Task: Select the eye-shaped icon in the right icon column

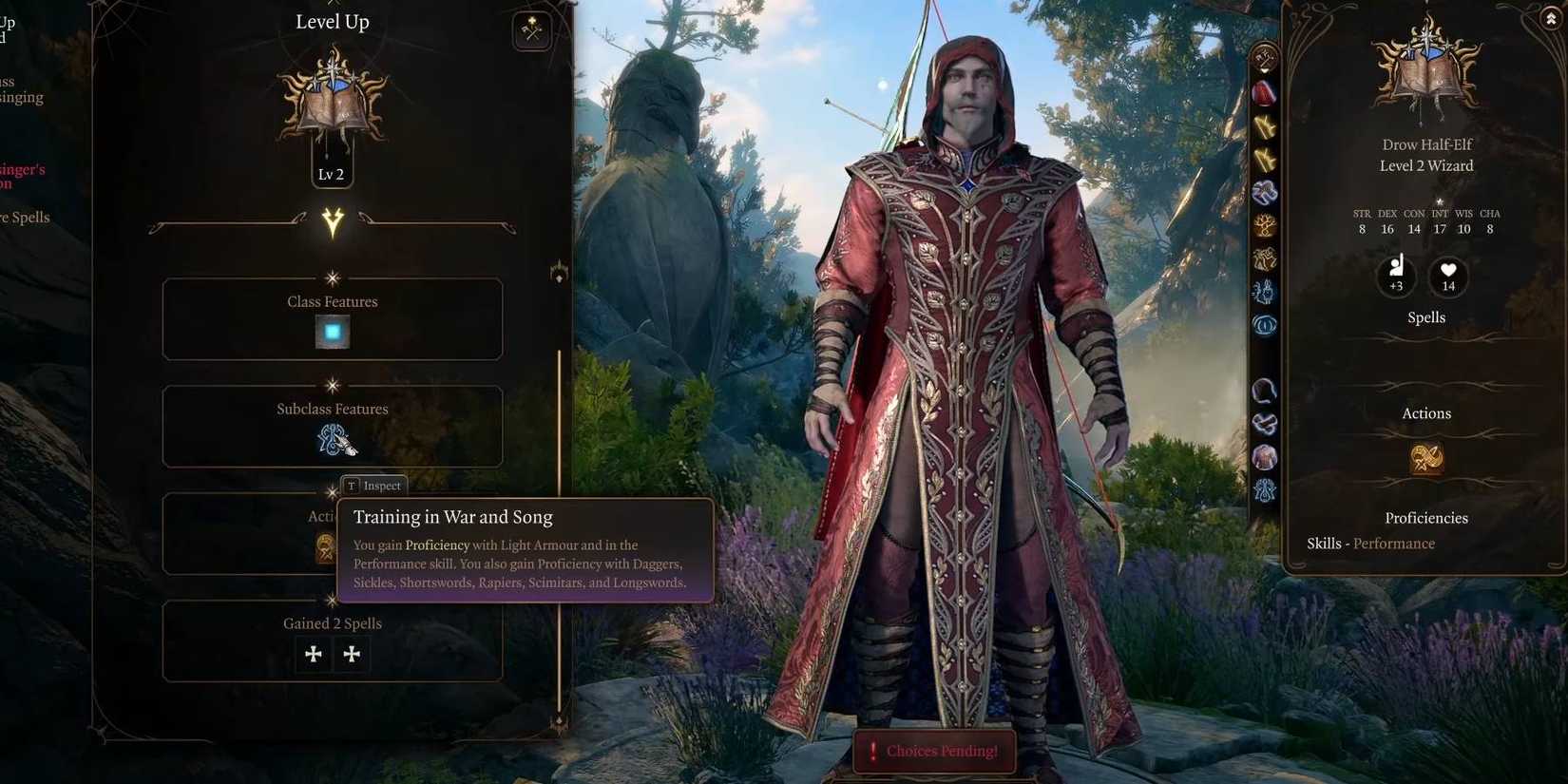Action: [1265, 325]
